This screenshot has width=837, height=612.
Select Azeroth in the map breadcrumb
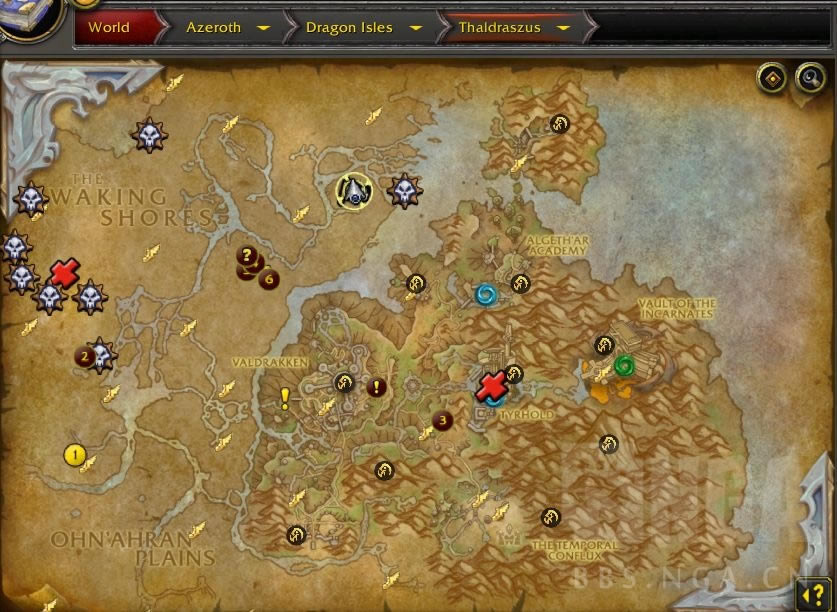coord(213,28)
